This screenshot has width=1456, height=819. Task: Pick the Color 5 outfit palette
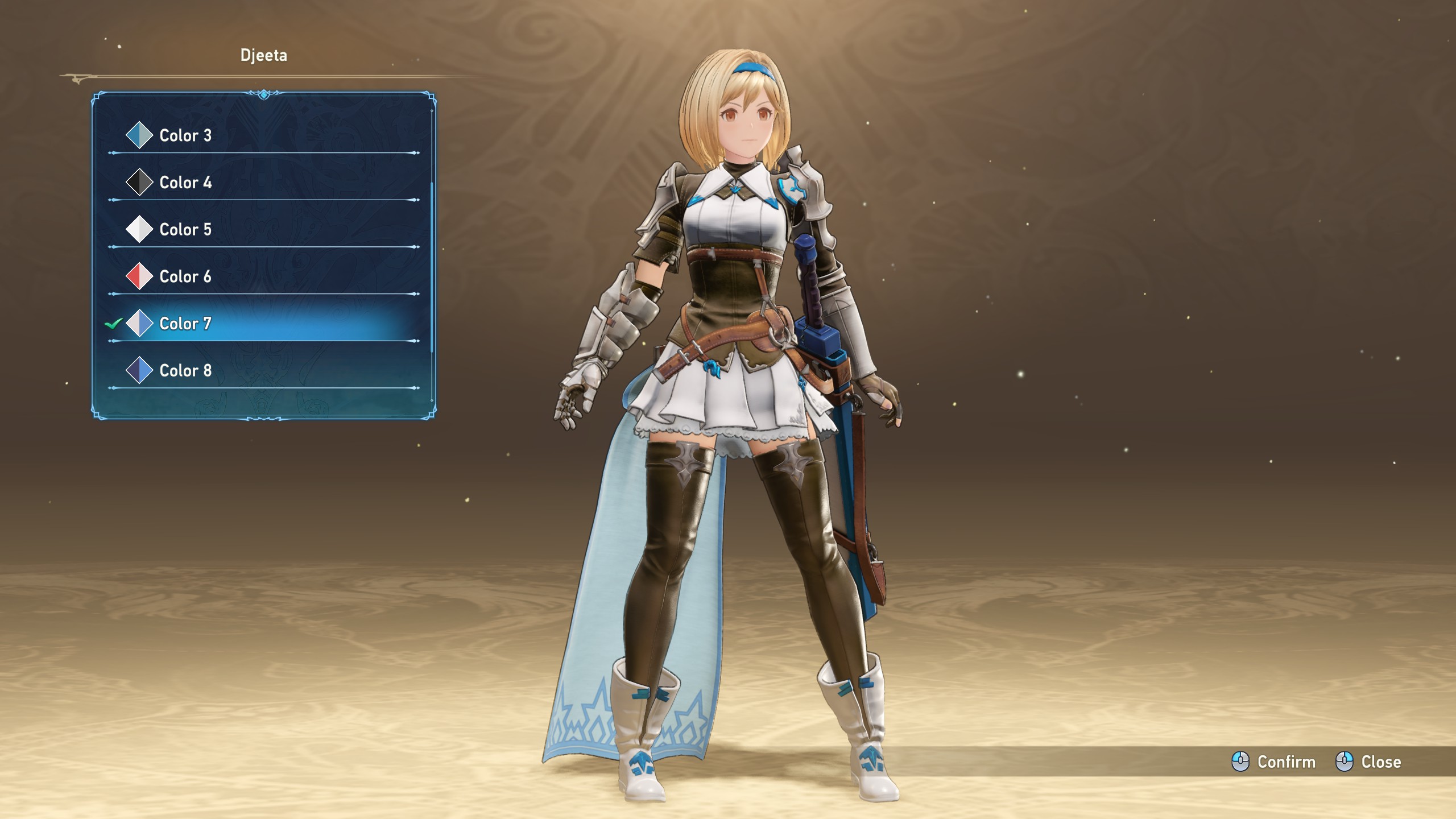coord(185,230)
